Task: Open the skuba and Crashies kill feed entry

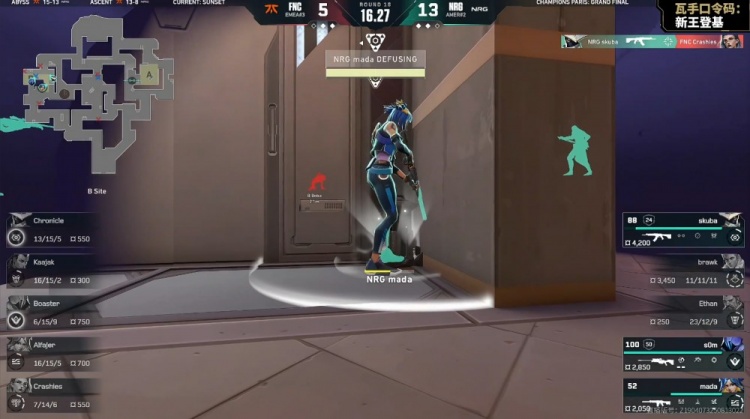Action: coord(651,42)
